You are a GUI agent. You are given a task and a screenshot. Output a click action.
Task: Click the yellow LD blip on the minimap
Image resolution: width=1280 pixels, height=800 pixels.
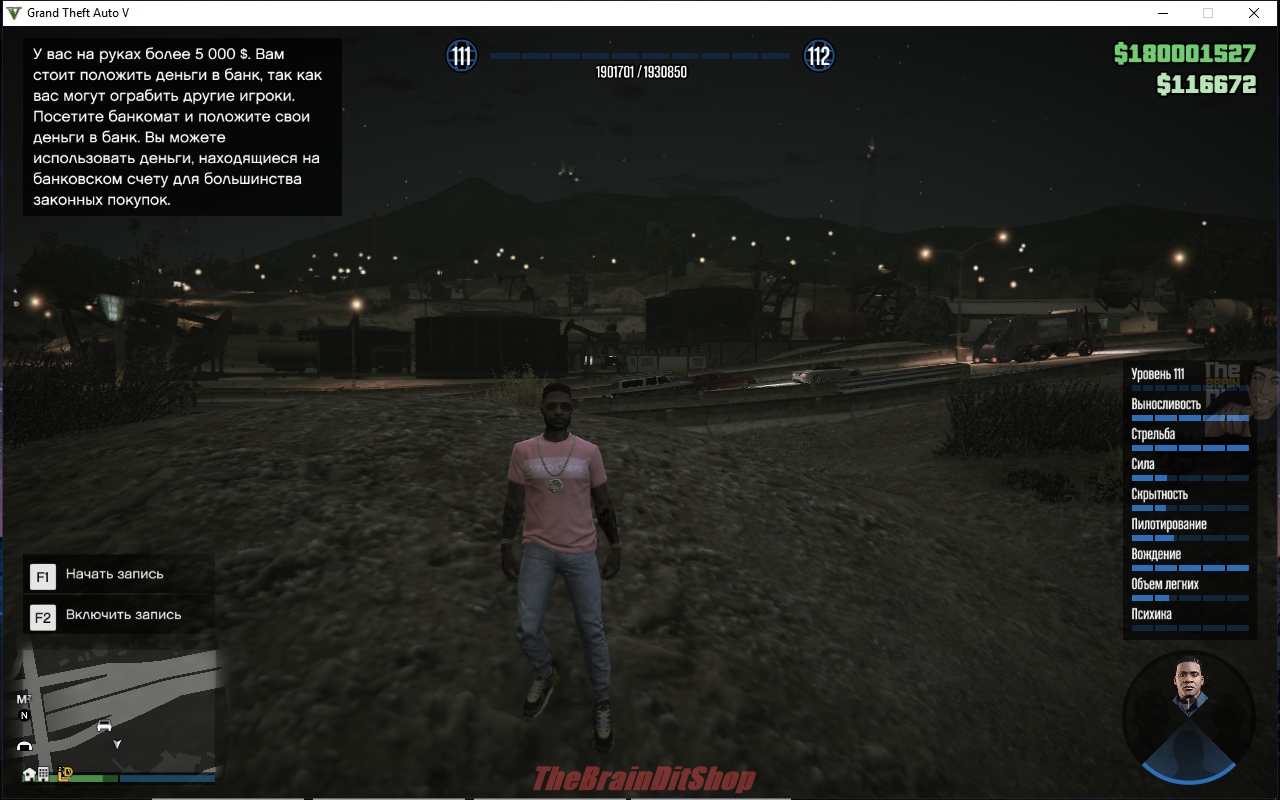click(66, 773)
